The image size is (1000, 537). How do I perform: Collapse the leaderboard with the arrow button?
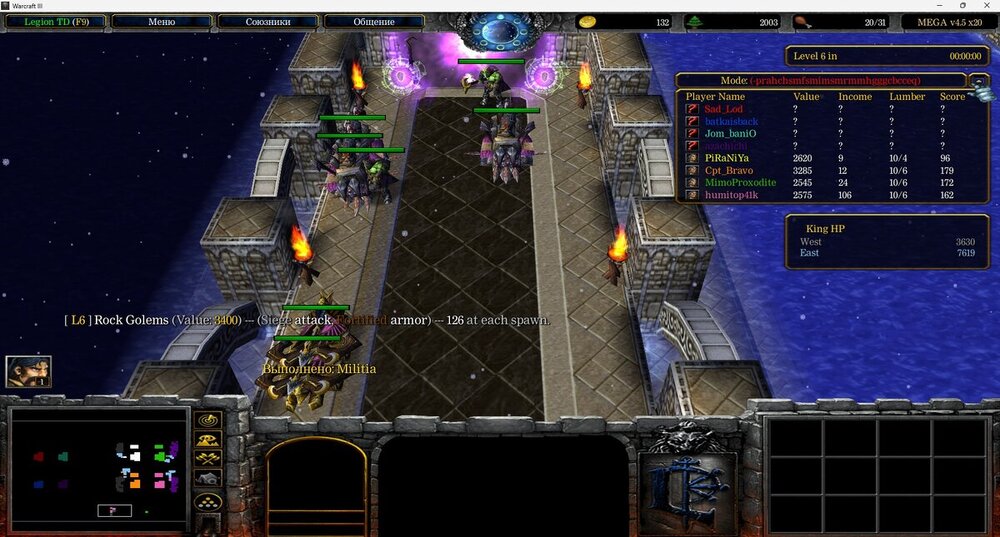[979, 80]
